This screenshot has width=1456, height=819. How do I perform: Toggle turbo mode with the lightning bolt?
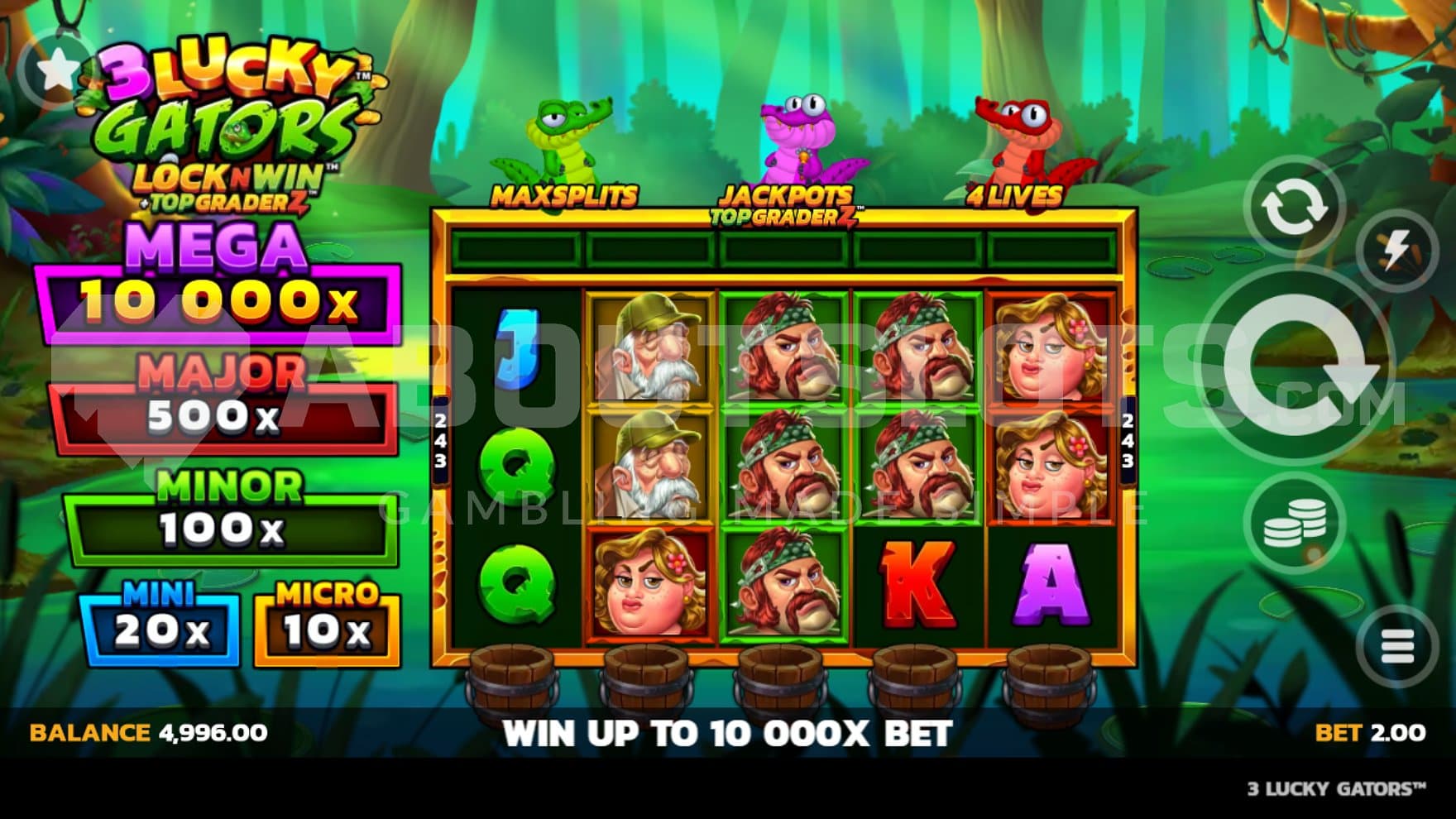click(x=1397, y=250)
